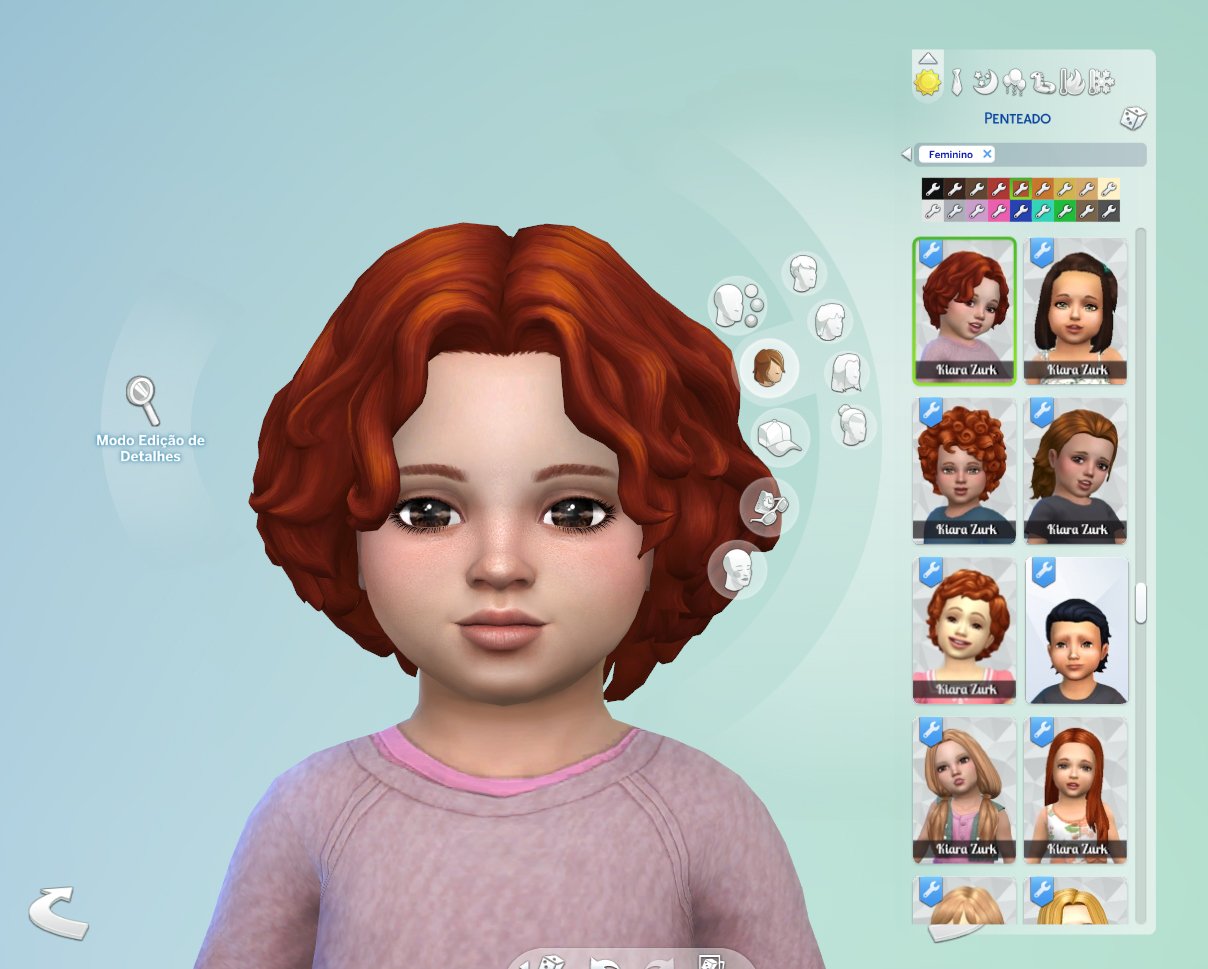Screen dimensions: 1208x969
Task: Click the back arrow button
Action: tap(58, 911)
